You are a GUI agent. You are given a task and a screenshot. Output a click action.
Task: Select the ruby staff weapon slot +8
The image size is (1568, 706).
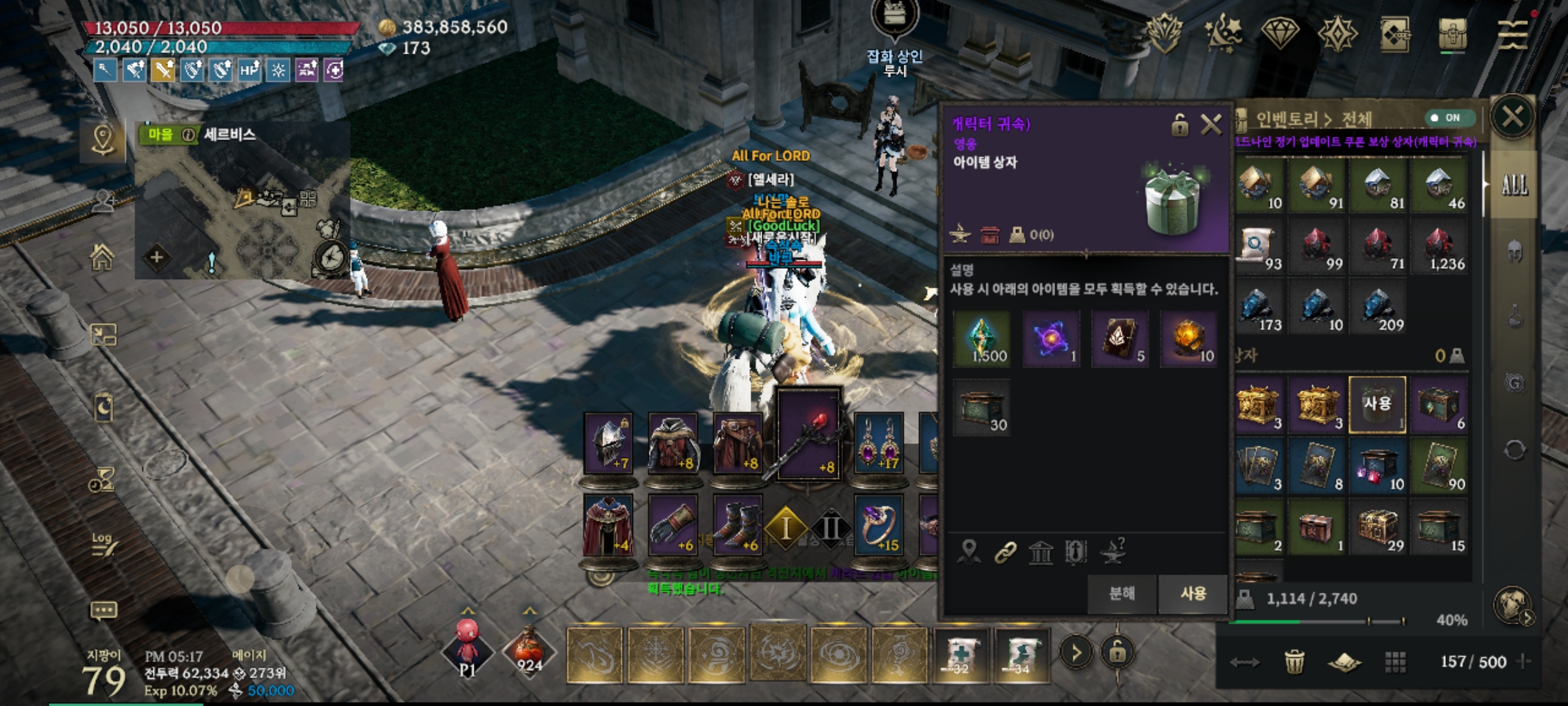click(809, 435)
